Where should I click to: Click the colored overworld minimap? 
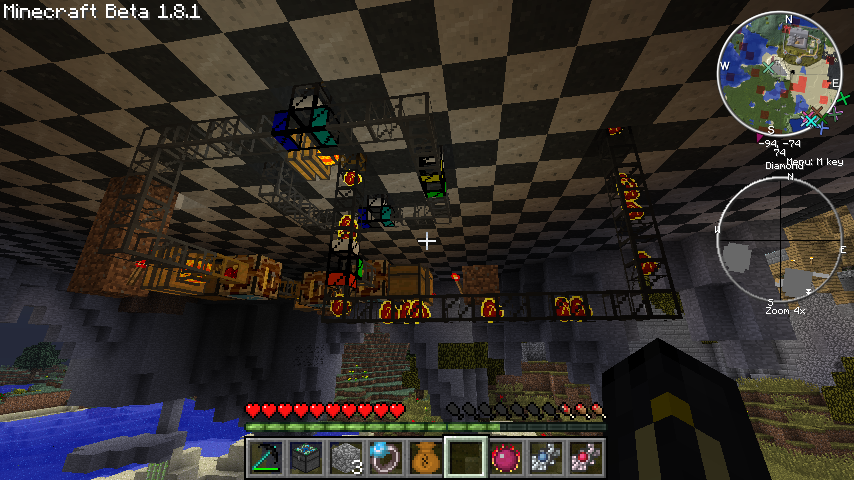781,73
